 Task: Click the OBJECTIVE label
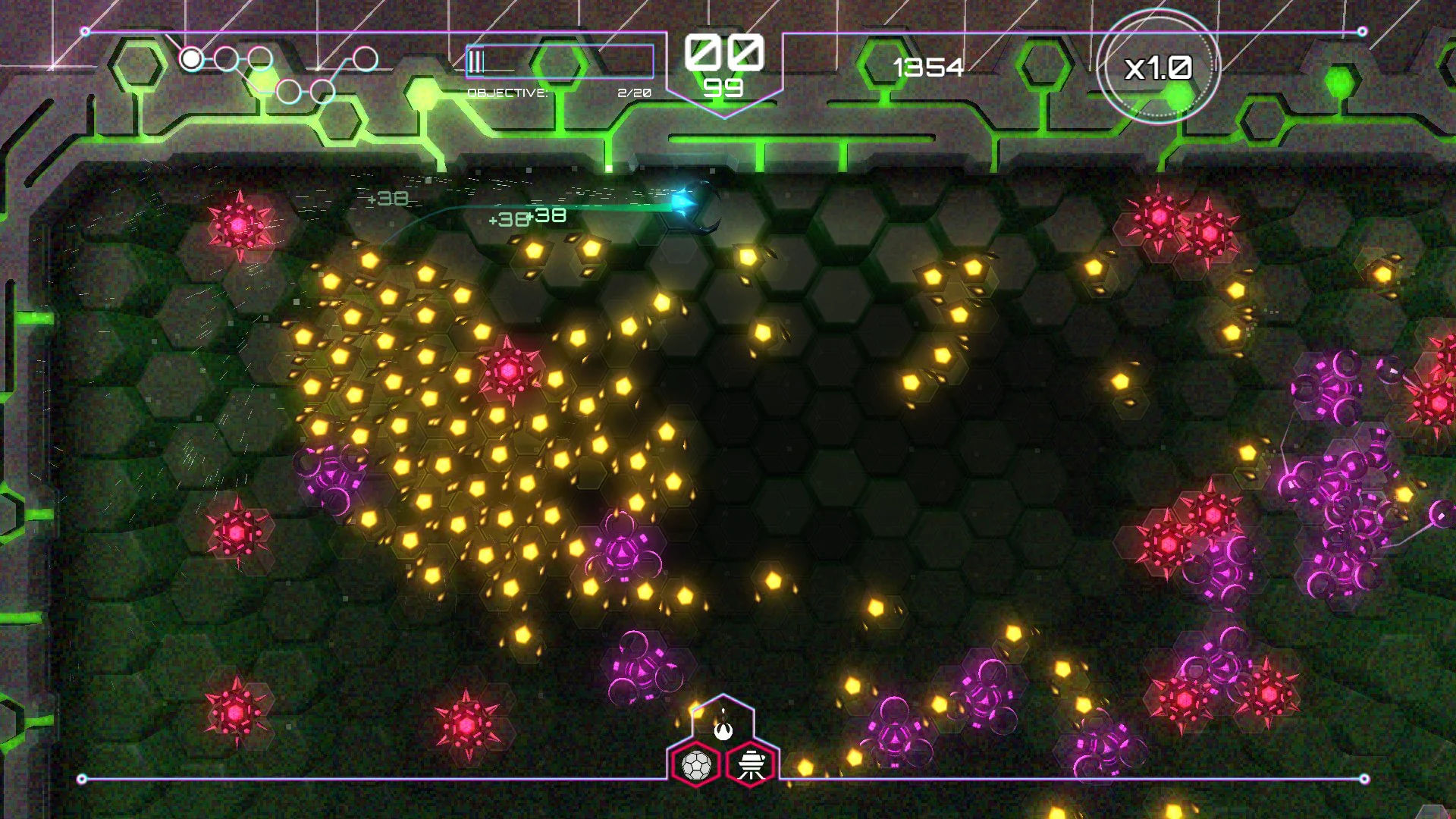[507, 93]
